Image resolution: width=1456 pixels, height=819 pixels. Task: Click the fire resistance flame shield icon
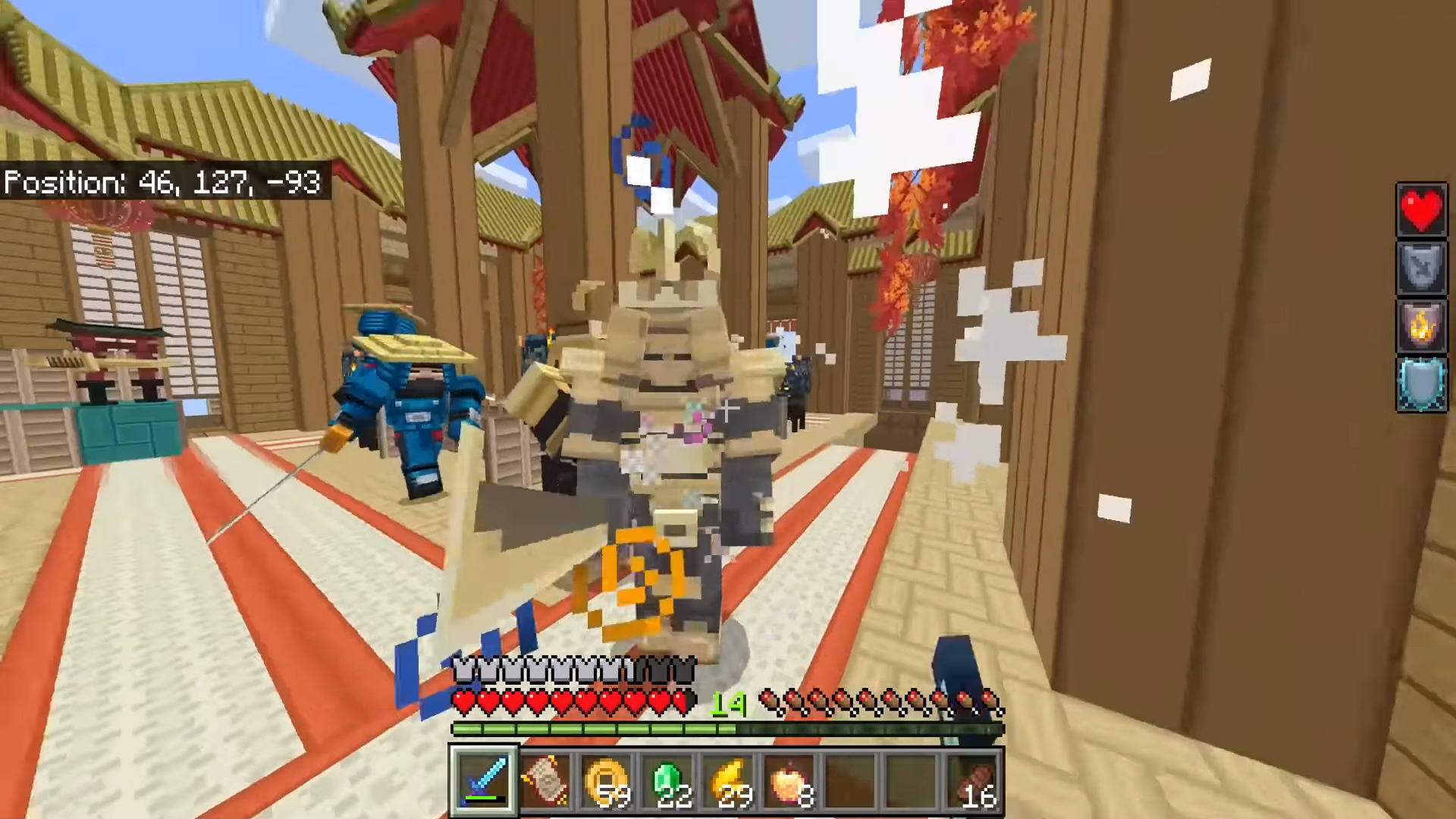(1421, 327)
